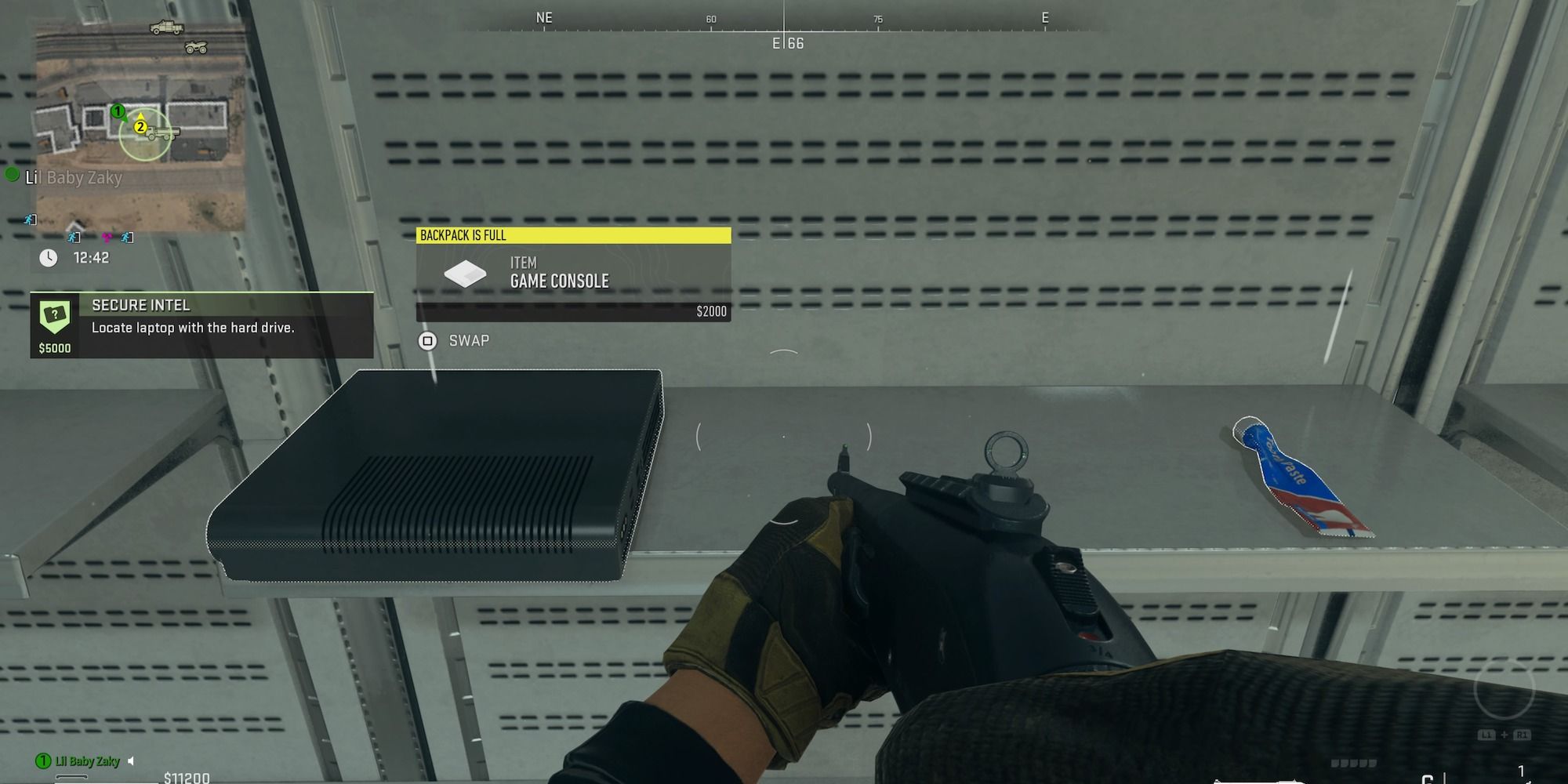The width and height of the screenshot is (1568, 784).
Task: Toggle the green player marker 1 bottom left
Action: coord(43,760)
